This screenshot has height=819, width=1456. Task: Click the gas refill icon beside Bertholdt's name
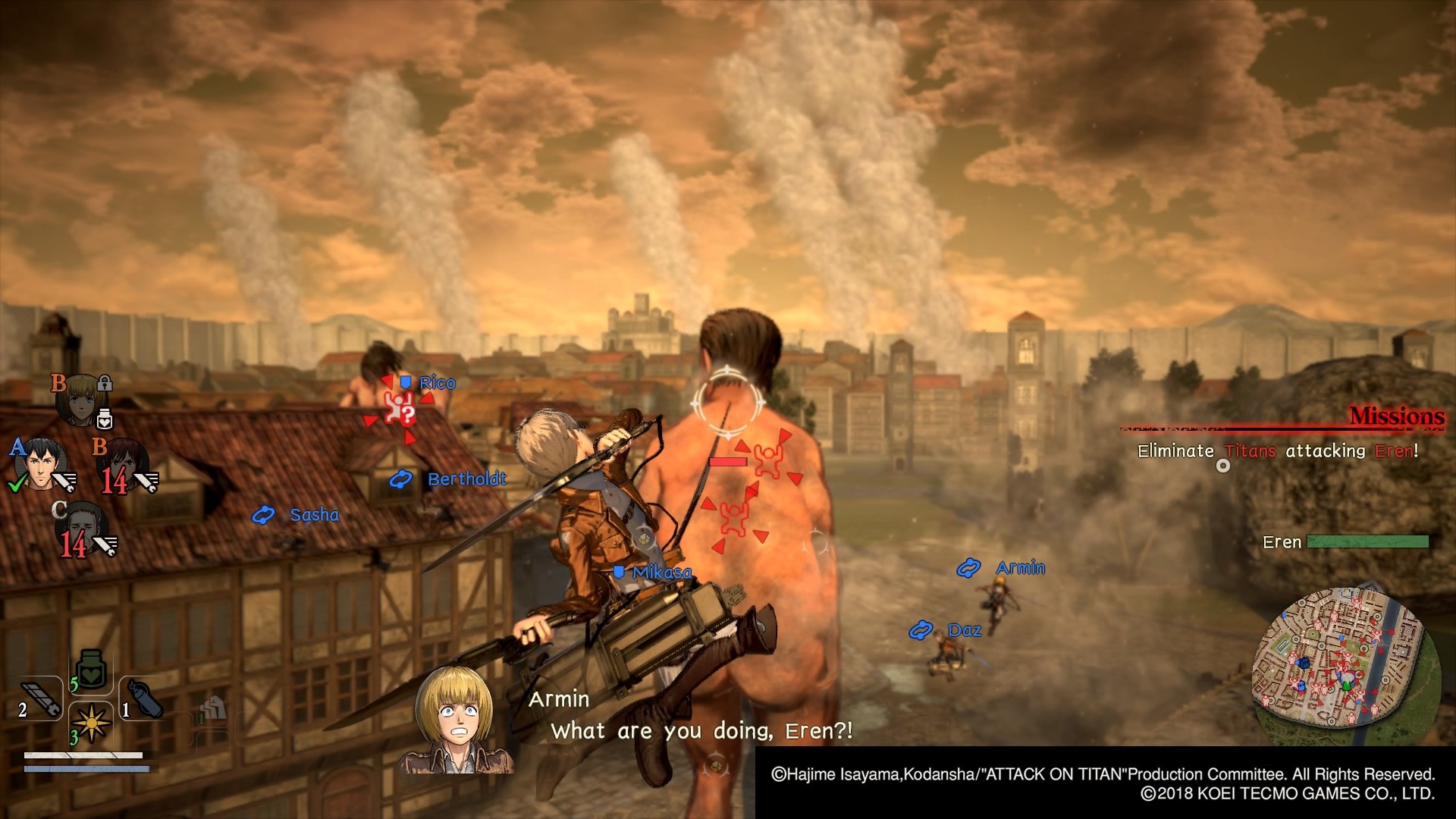pyautogui.click(x=400, y=479)
